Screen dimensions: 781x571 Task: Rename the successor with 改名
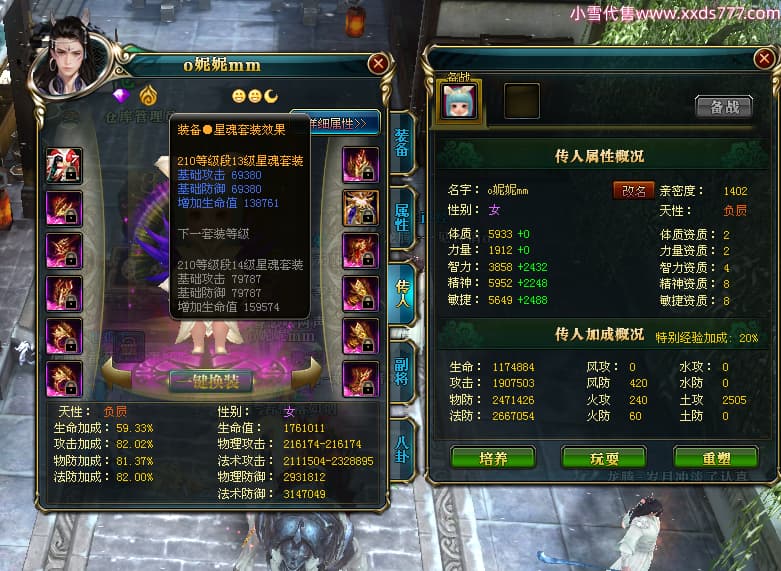pos(633,190)
